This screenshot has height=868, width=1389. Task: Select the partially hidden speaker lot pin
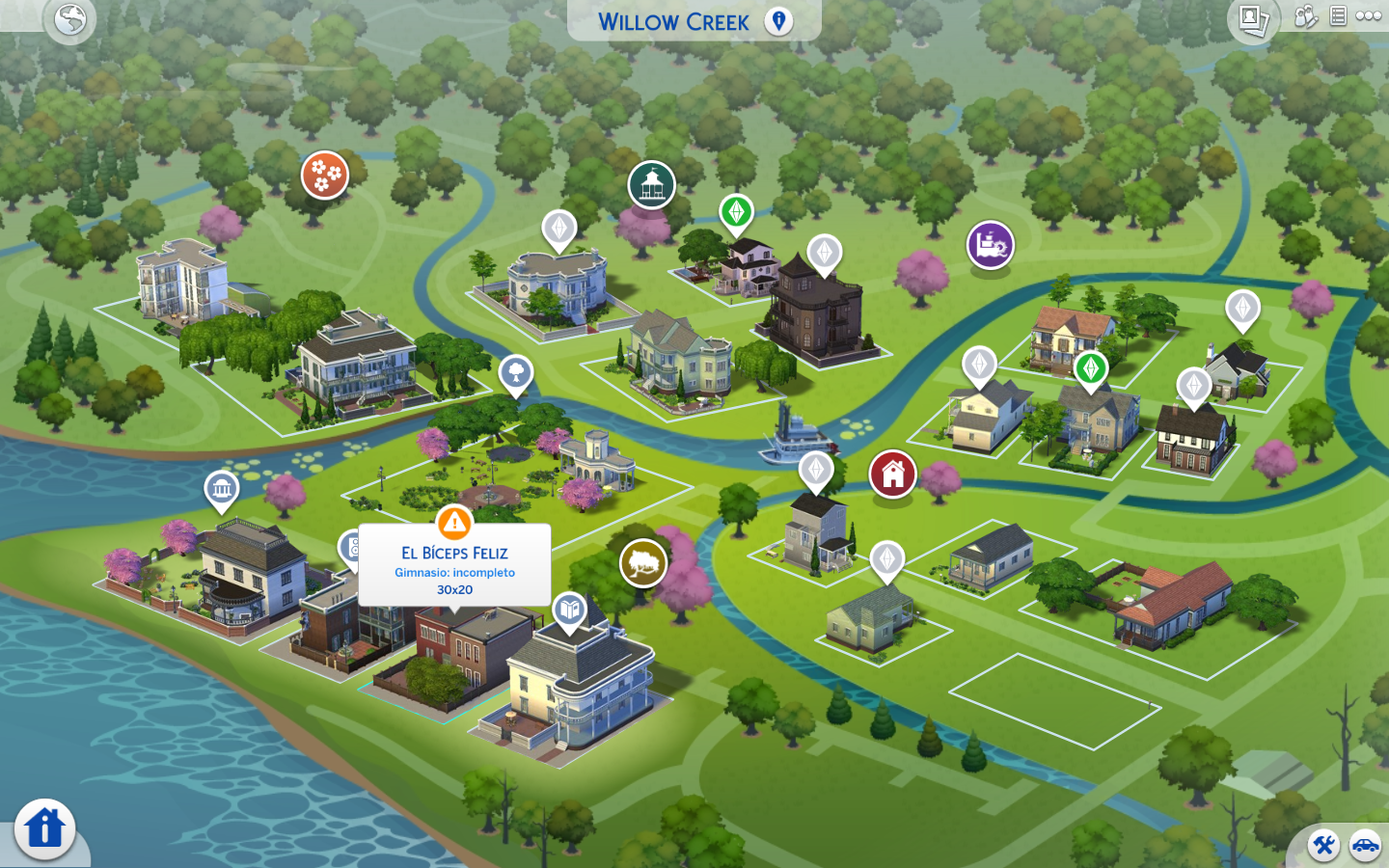[349, 548]
